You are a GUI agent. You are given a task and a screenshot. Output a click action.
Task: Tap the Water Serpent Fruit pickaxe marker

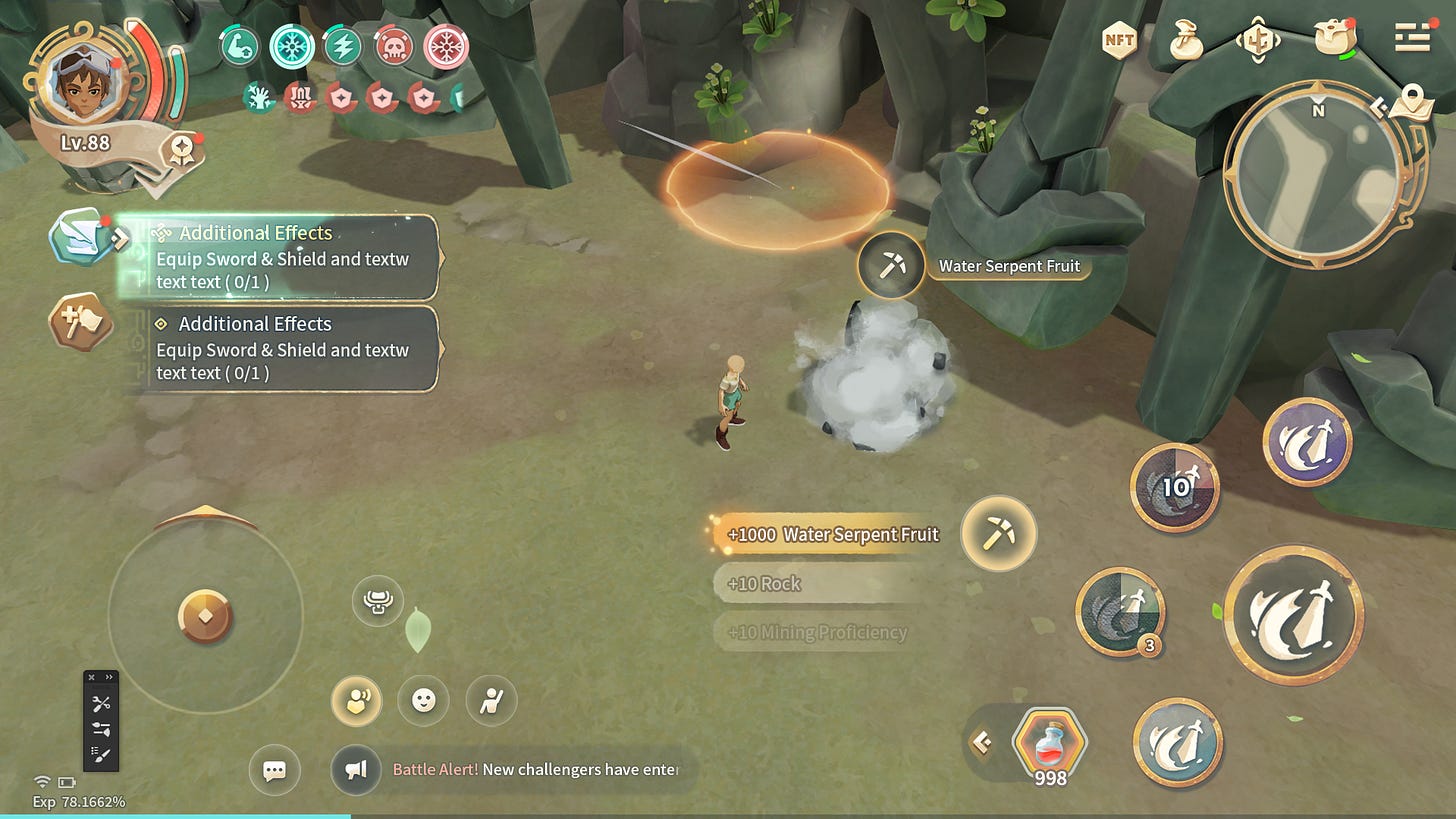tap(890, 265)
